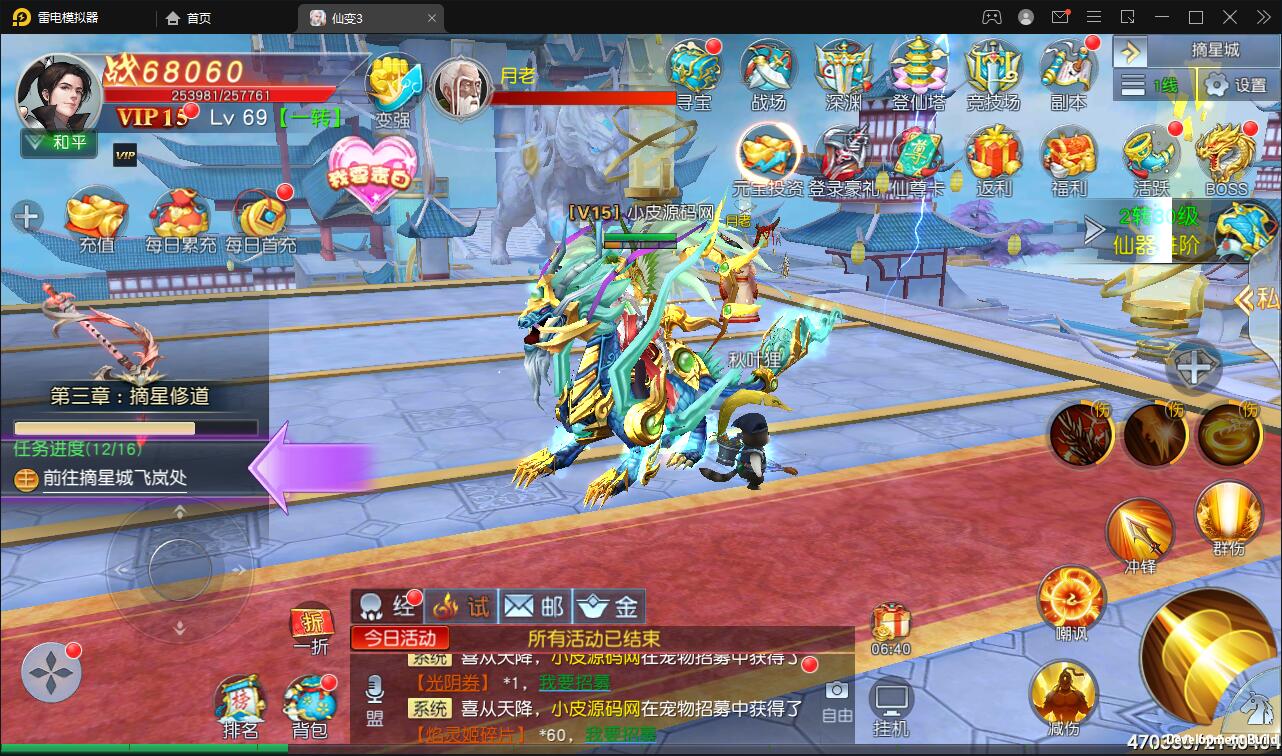Viewport: 1282px width, 756px height.
Task: Open the 排名 ranking icon
Action: pyautogui.click(x=240, y=704)
